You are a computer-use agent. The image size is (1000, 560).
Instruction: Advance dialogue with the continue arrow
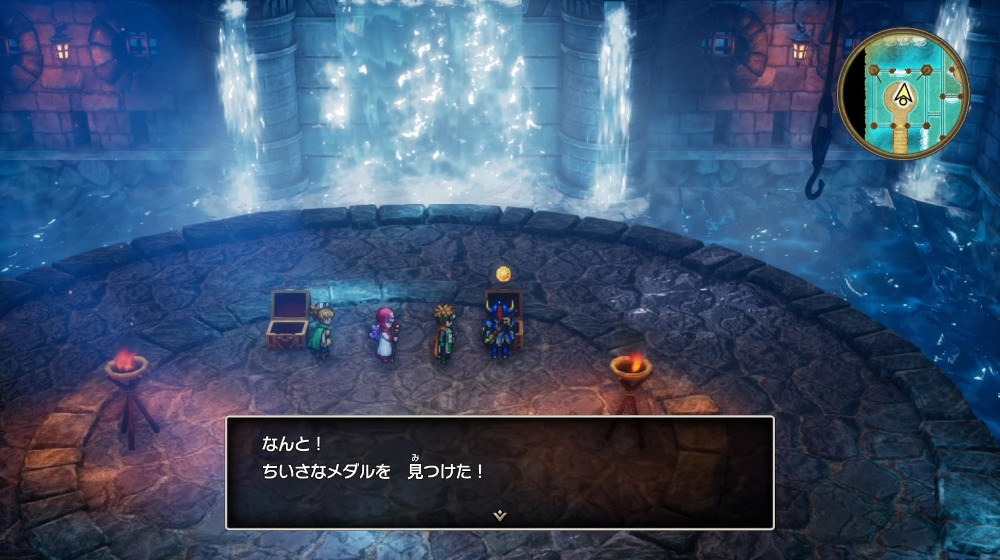pos(499,515)
